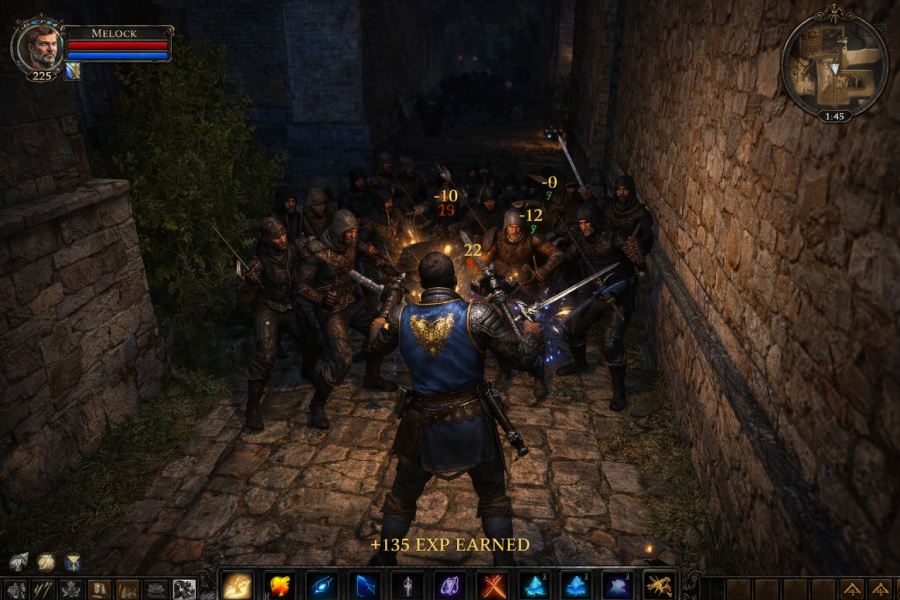Use the purple rune ability
The height and width of the screenshot is (600, 900).
[450, 585]
